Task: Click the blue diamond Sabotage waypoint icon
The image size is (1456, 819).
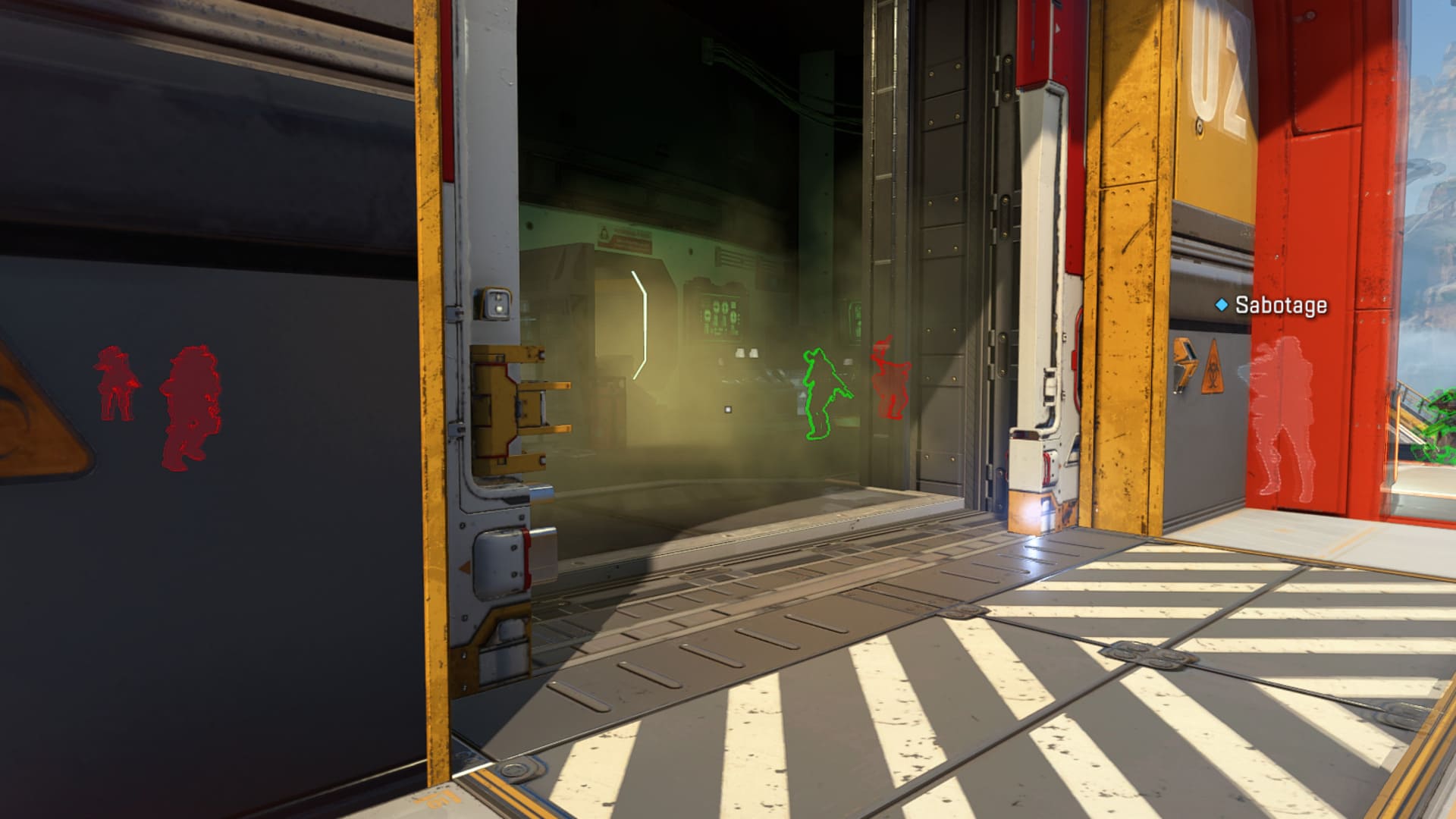Action: pyautogui.click(x=1222, y=303)
